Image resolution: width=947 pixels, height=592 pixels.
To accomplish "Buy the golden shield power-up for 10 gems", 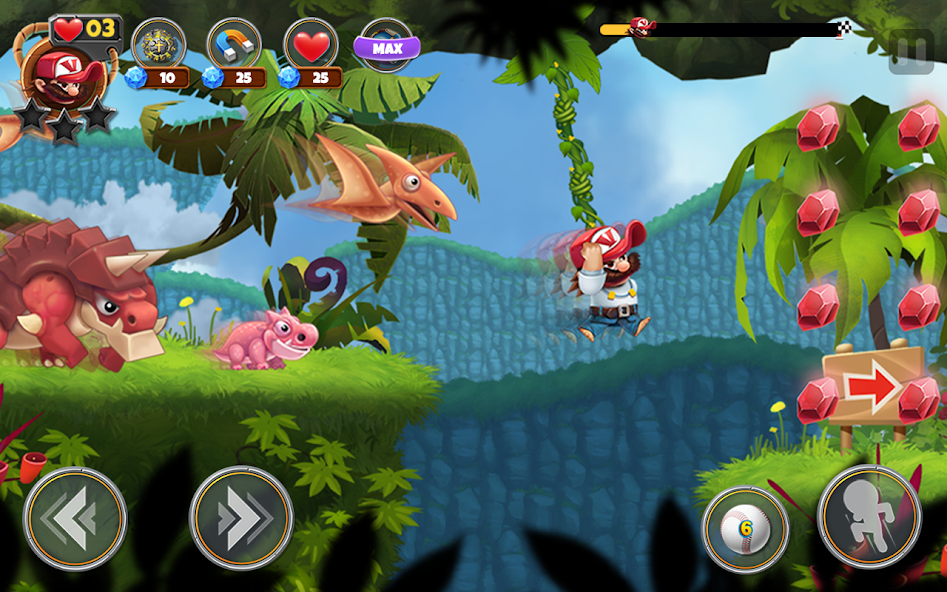I will [158, 46].
